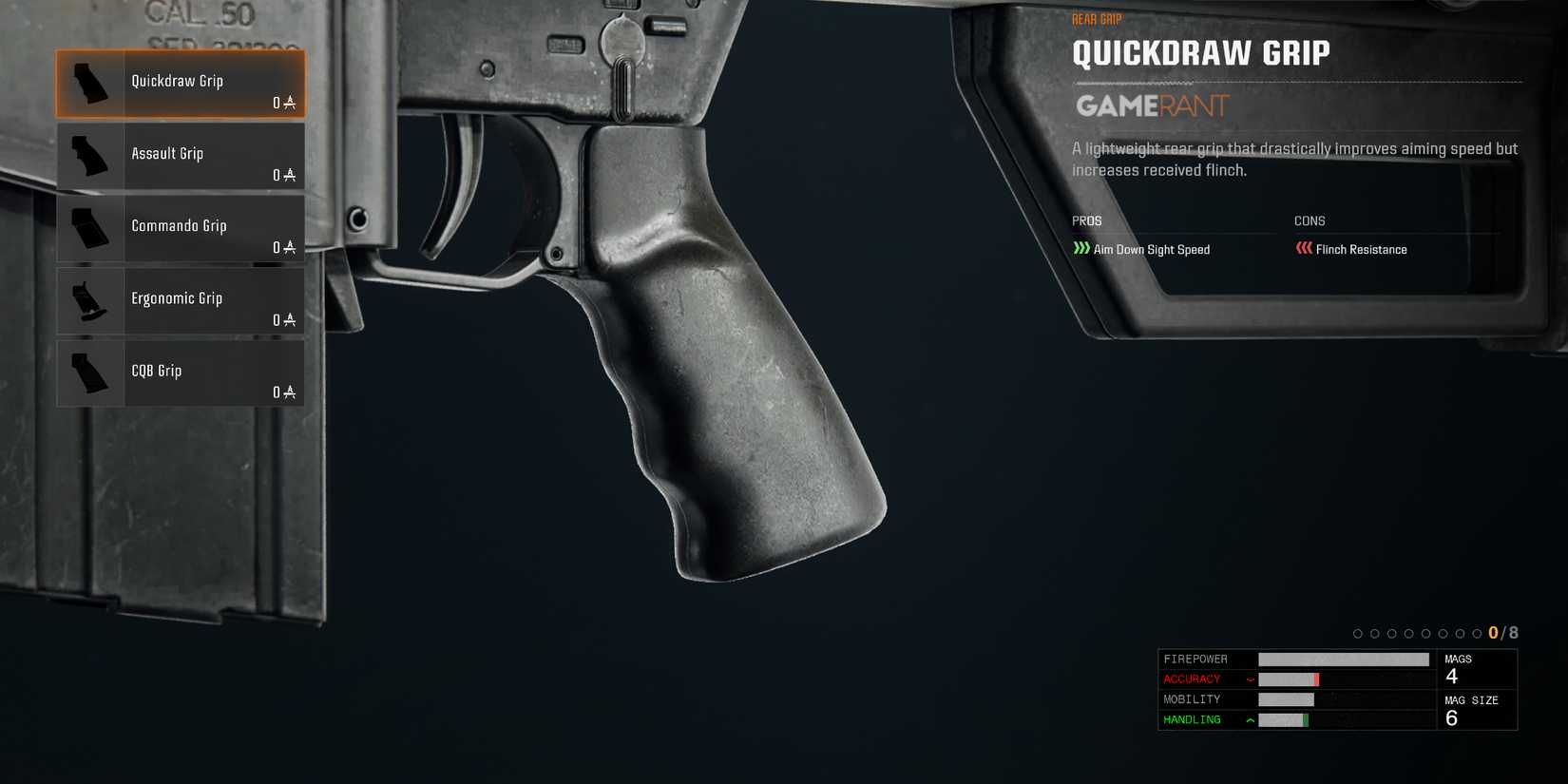Select the Quickdraw Grip thumbnail icon
Screen dimensions: 1568x784
point(90,84)
